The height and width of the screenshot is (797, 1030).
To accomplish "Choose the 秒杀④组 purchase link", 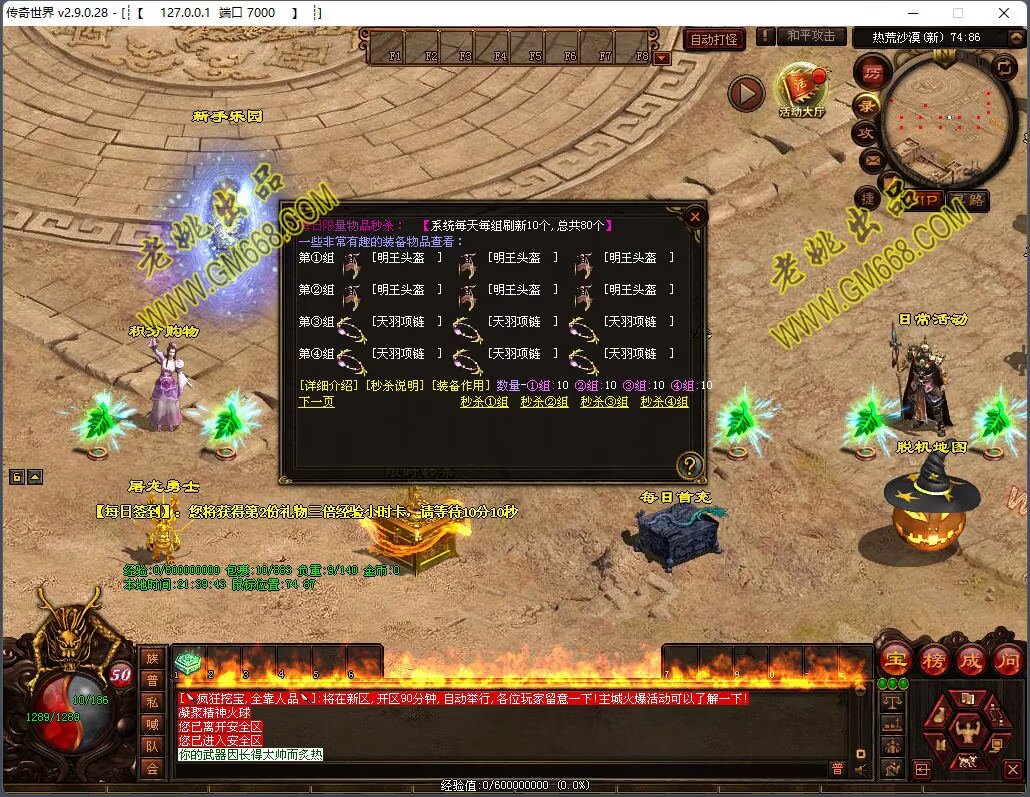I will coord(664,402).
